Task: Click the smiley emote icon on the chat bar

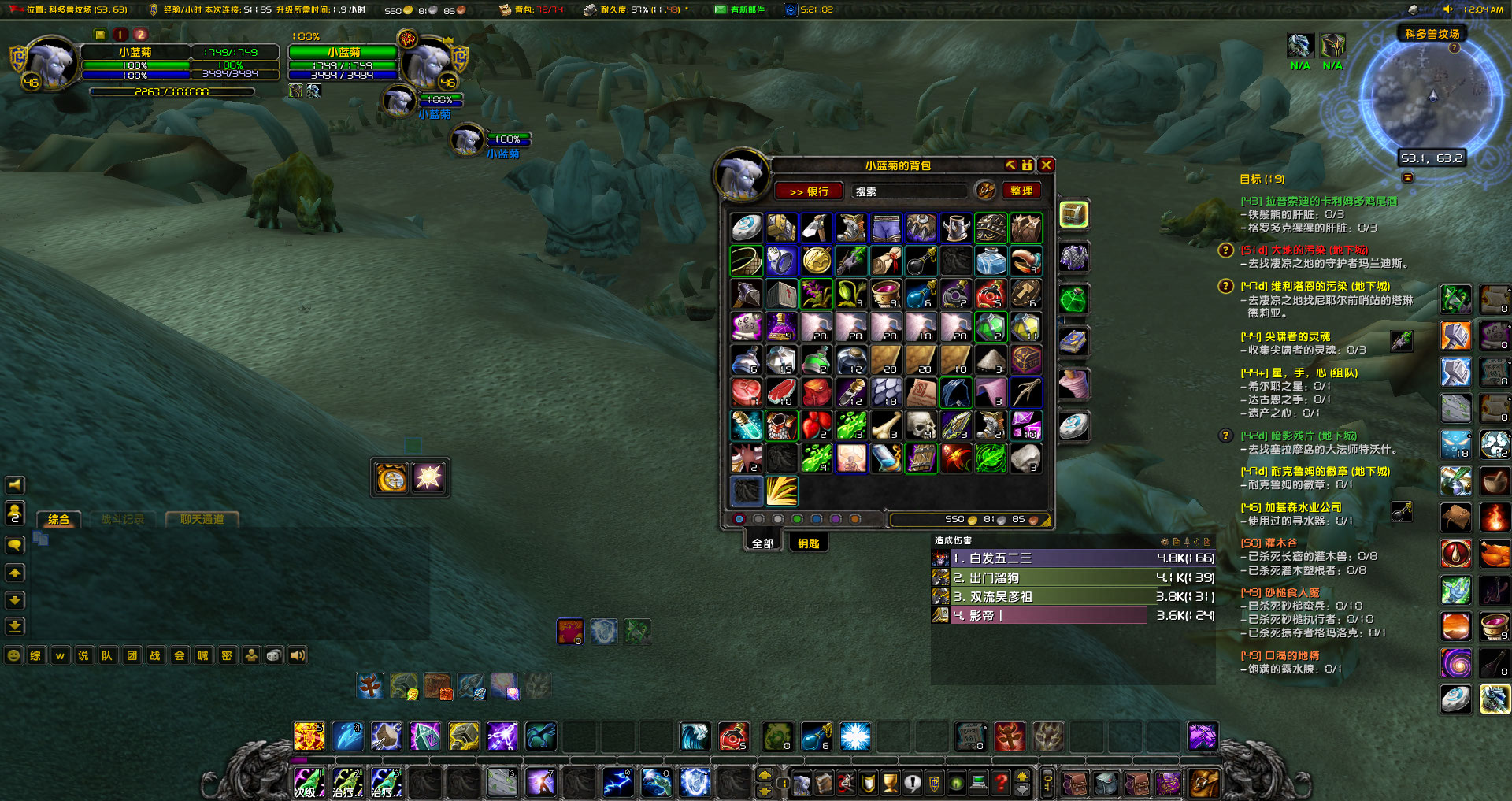Action: click(12, 655)
